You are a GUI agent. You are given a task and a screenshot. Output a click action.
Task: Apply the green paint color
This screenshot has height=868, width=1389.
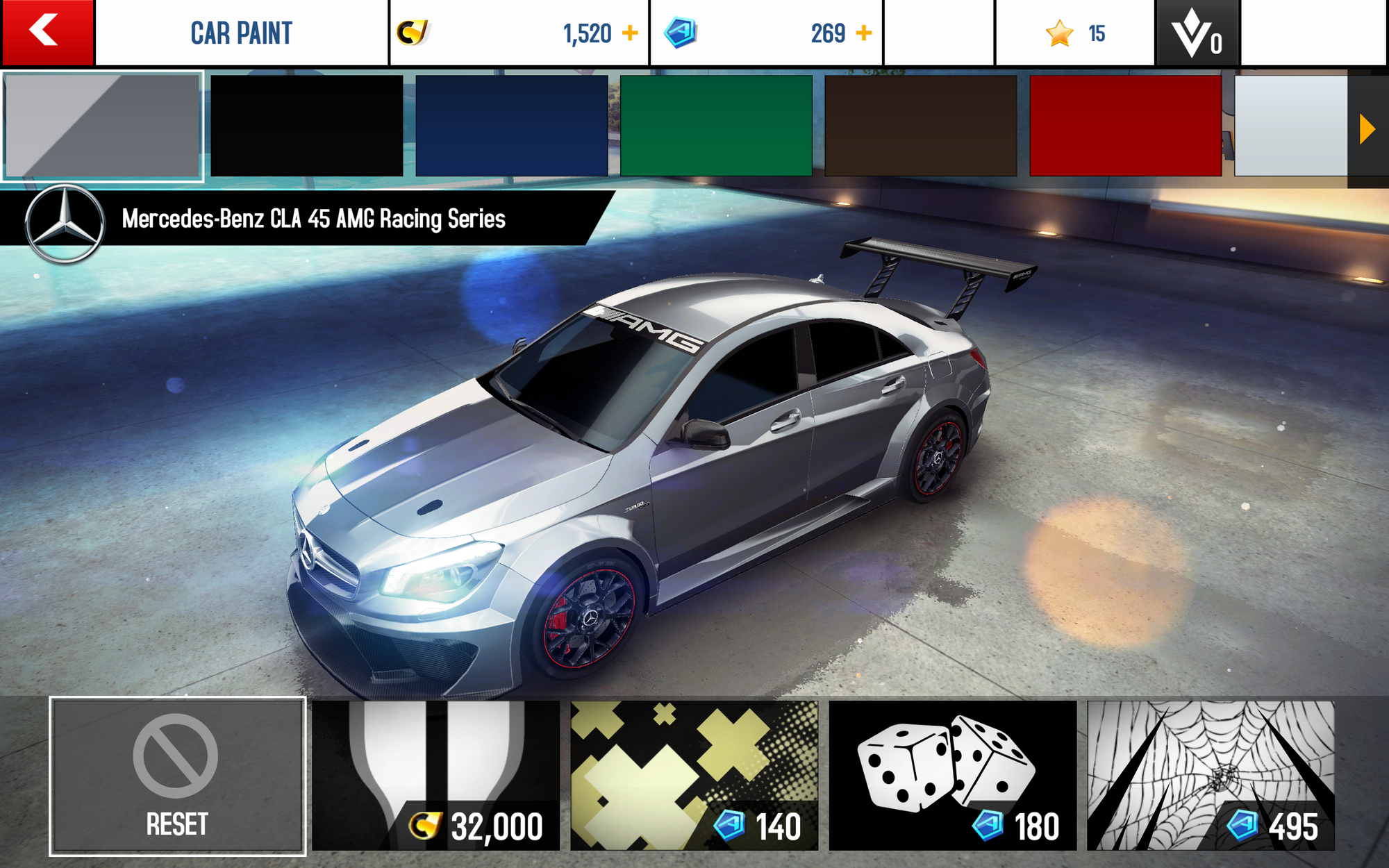click(716, 126)
